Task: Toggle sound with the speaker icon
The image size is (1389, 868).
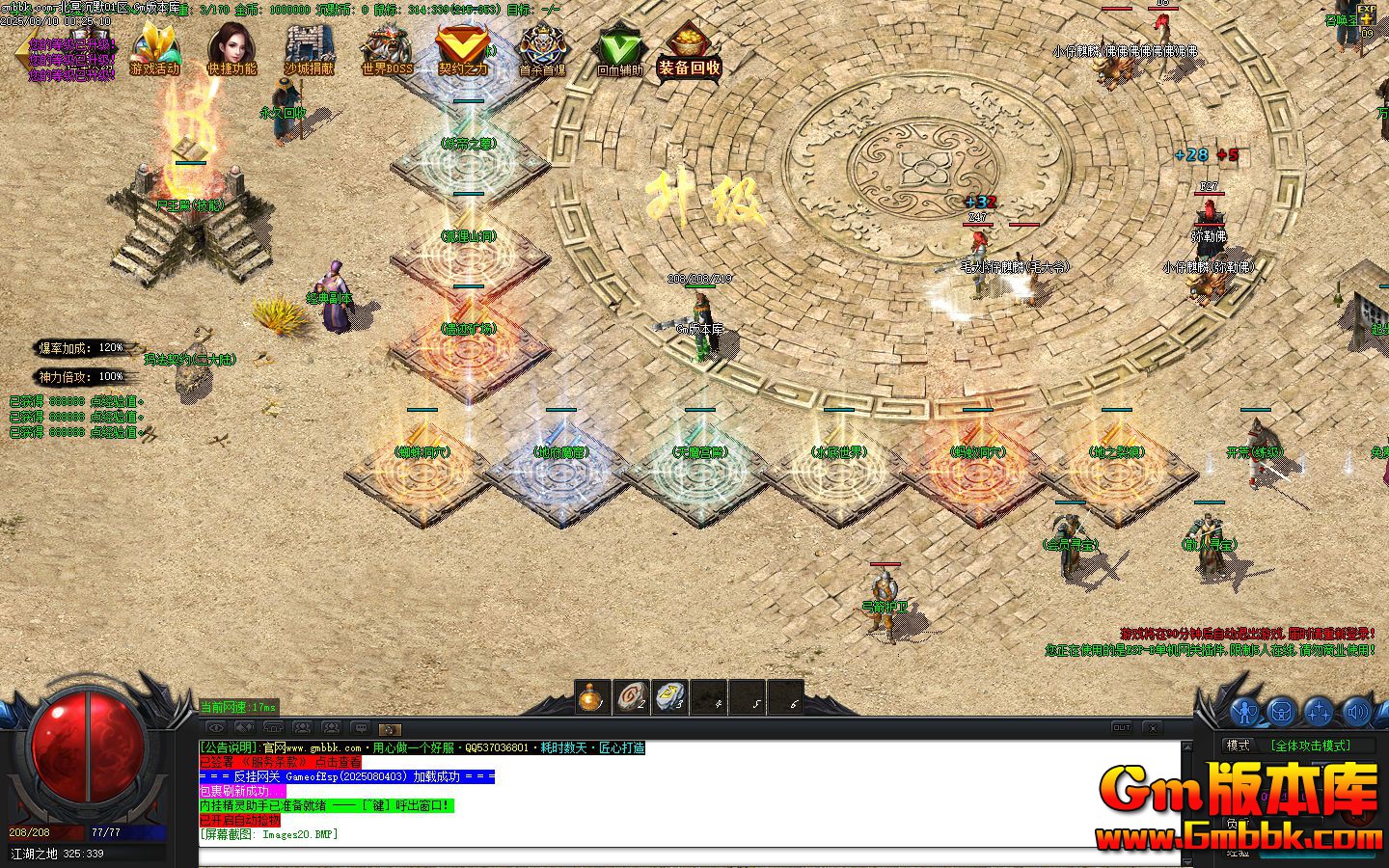Action: pyautogui.click(x=1355, y=712)
